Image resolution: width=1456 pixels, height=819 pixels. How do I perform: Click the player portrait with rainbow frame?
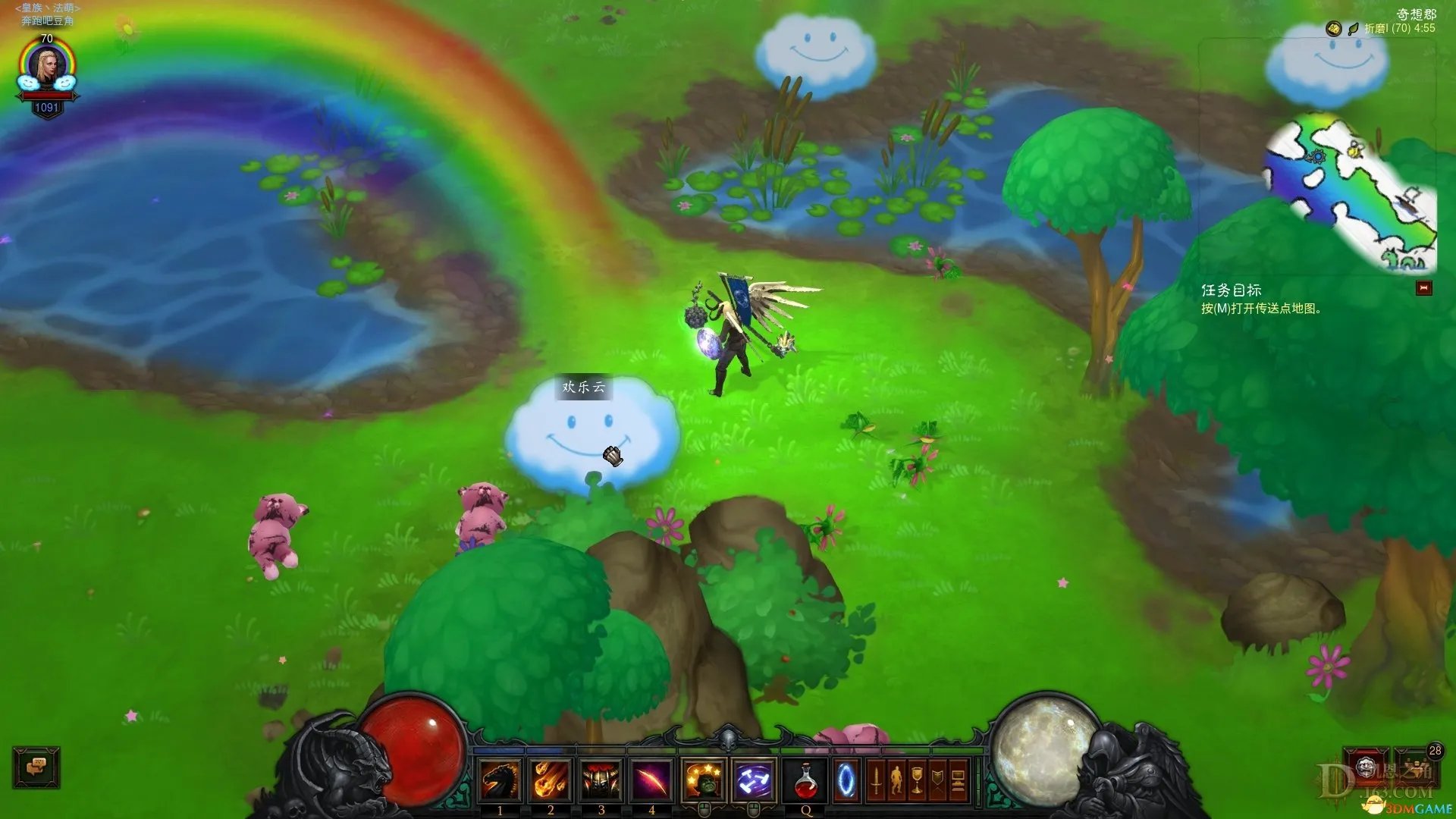47,67
